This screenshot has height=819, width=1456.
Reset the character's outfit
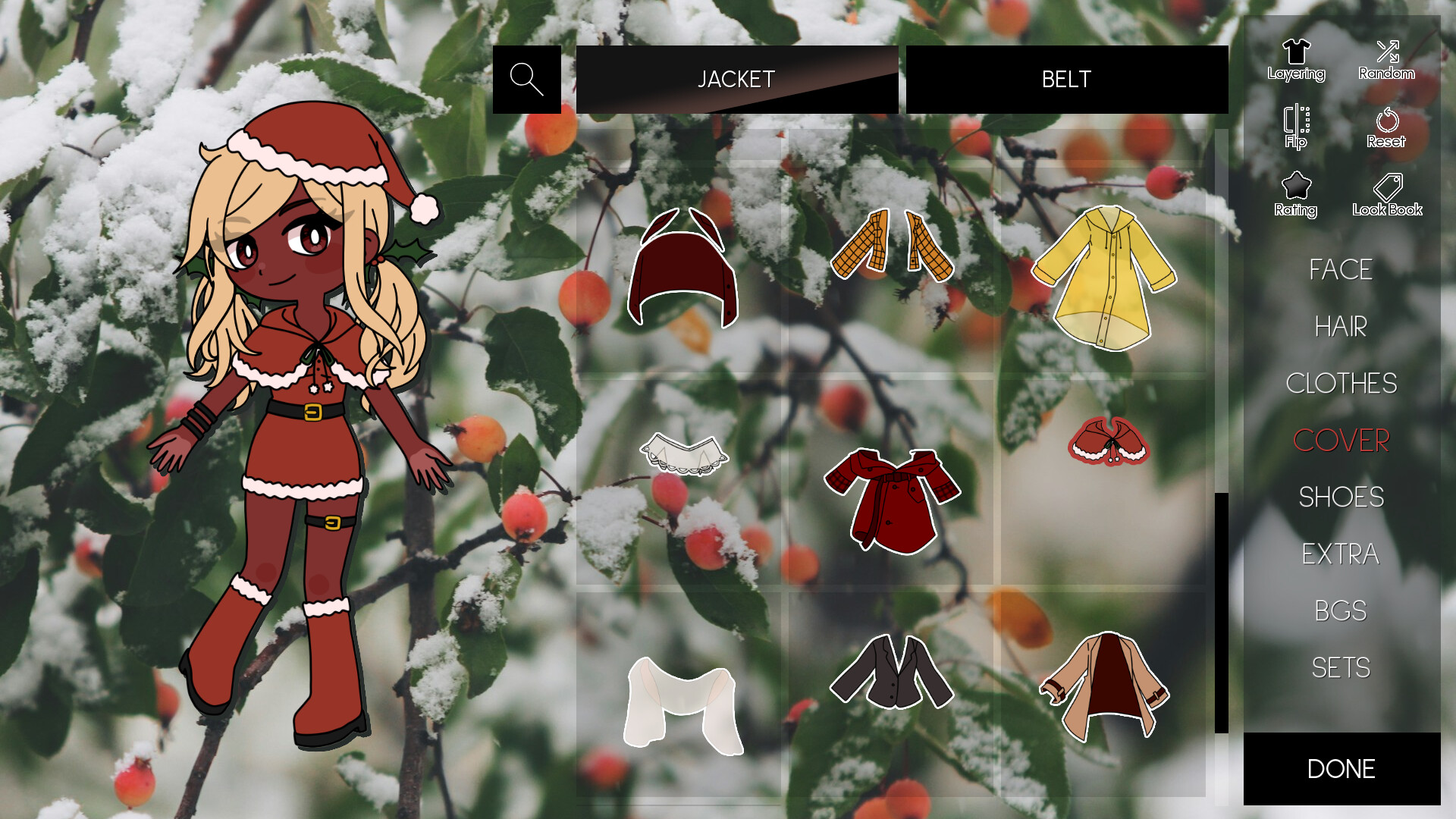pos(1388,127)
